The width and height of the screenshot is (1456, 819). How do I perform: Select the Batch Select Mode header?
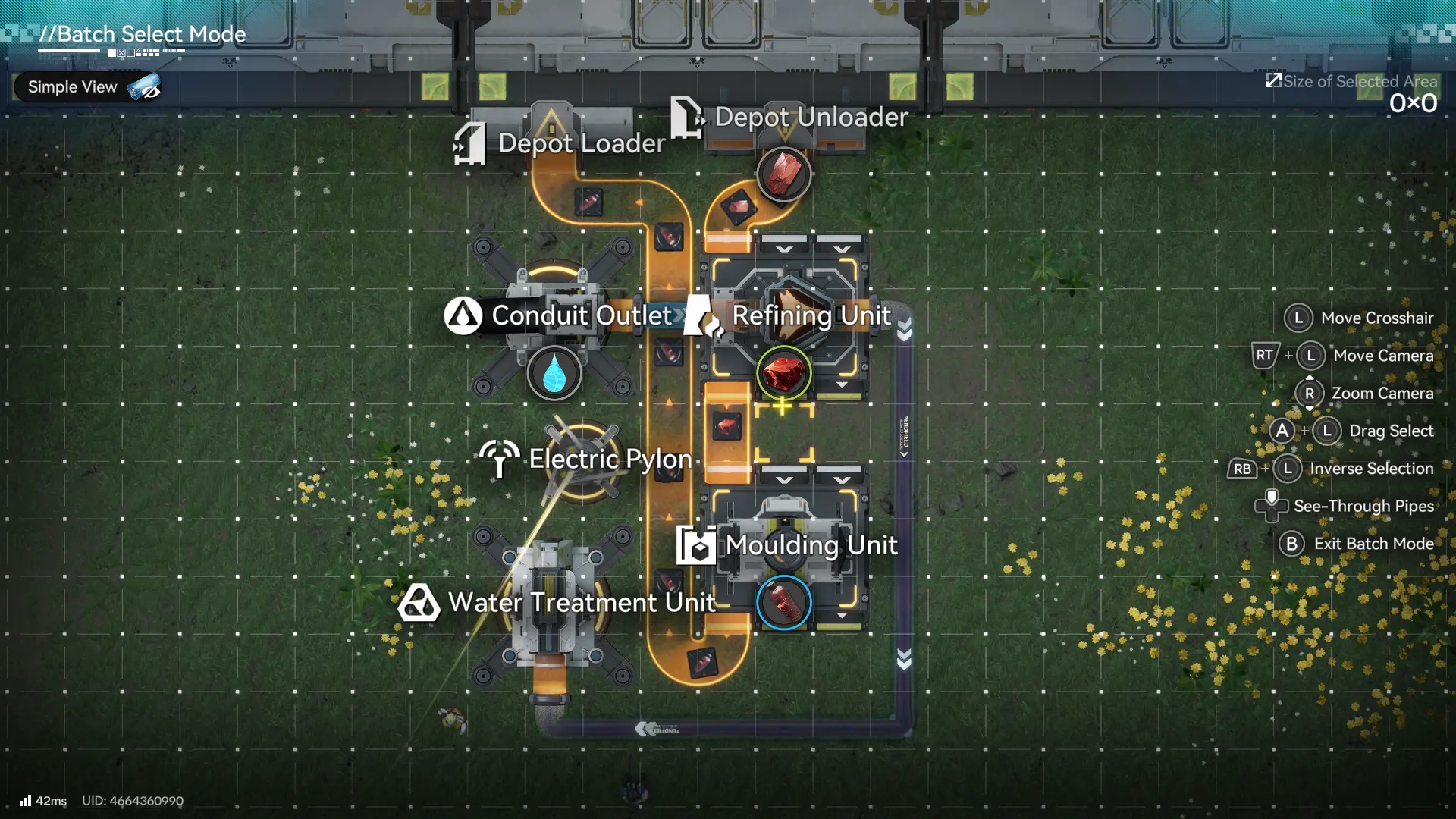(x=141, y=33)
